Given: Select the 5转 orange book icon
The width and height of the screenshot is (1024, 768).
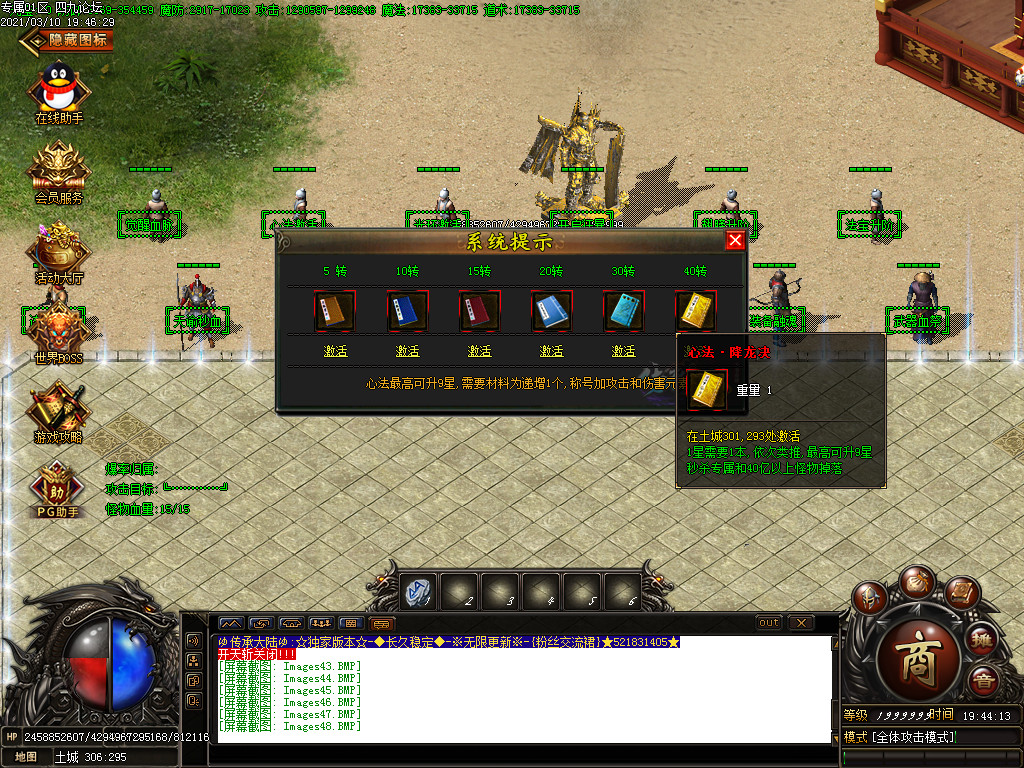Looking at the screenshot, I should [335, 311].
